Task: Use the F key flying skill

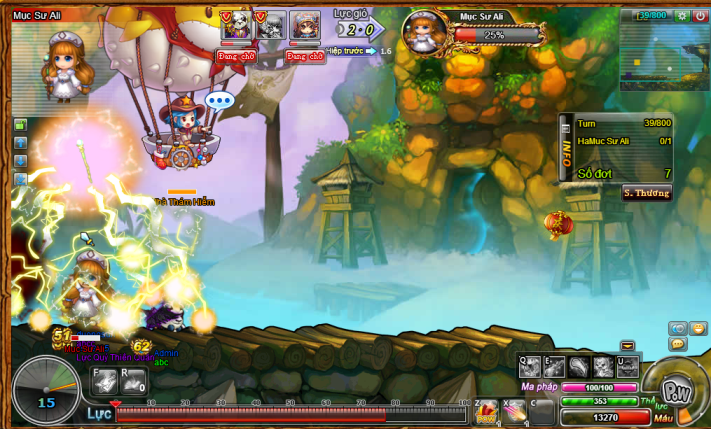Action: [105, 381]
